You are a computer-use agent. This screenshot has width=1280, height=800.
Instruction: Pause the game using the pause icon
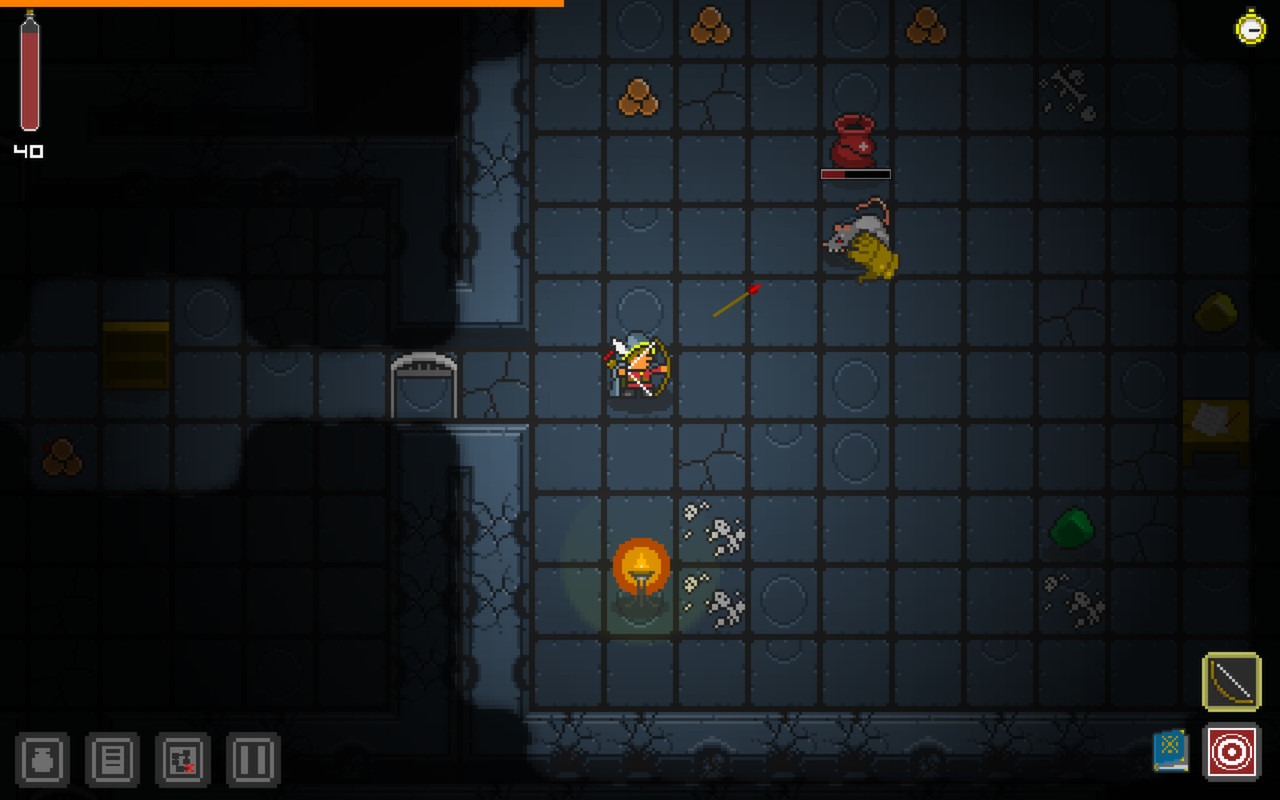(x=252, y=761)
